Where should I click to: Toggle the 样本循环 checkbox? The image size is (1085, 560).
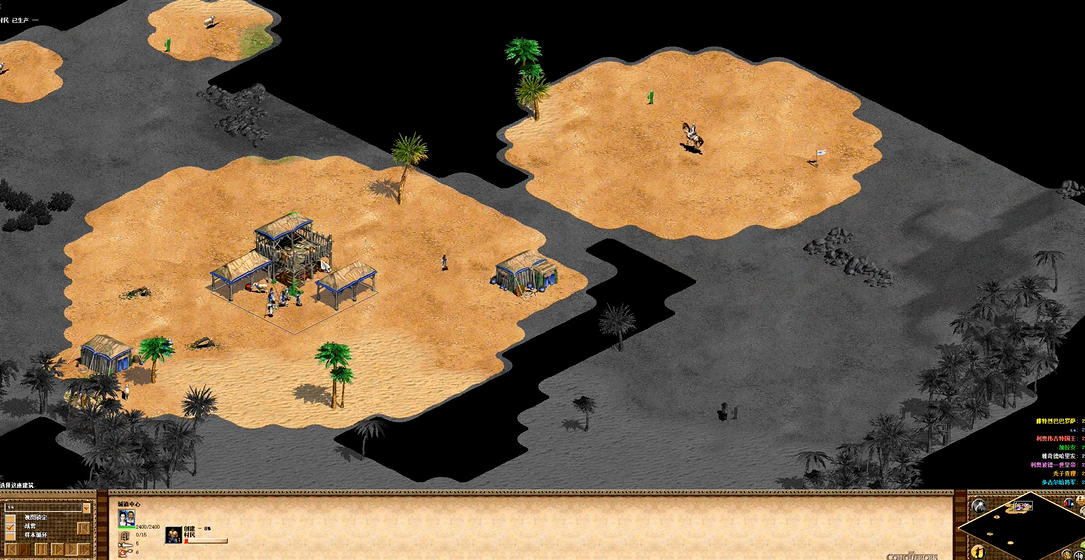pyautogui.click(x=10, y=535)
